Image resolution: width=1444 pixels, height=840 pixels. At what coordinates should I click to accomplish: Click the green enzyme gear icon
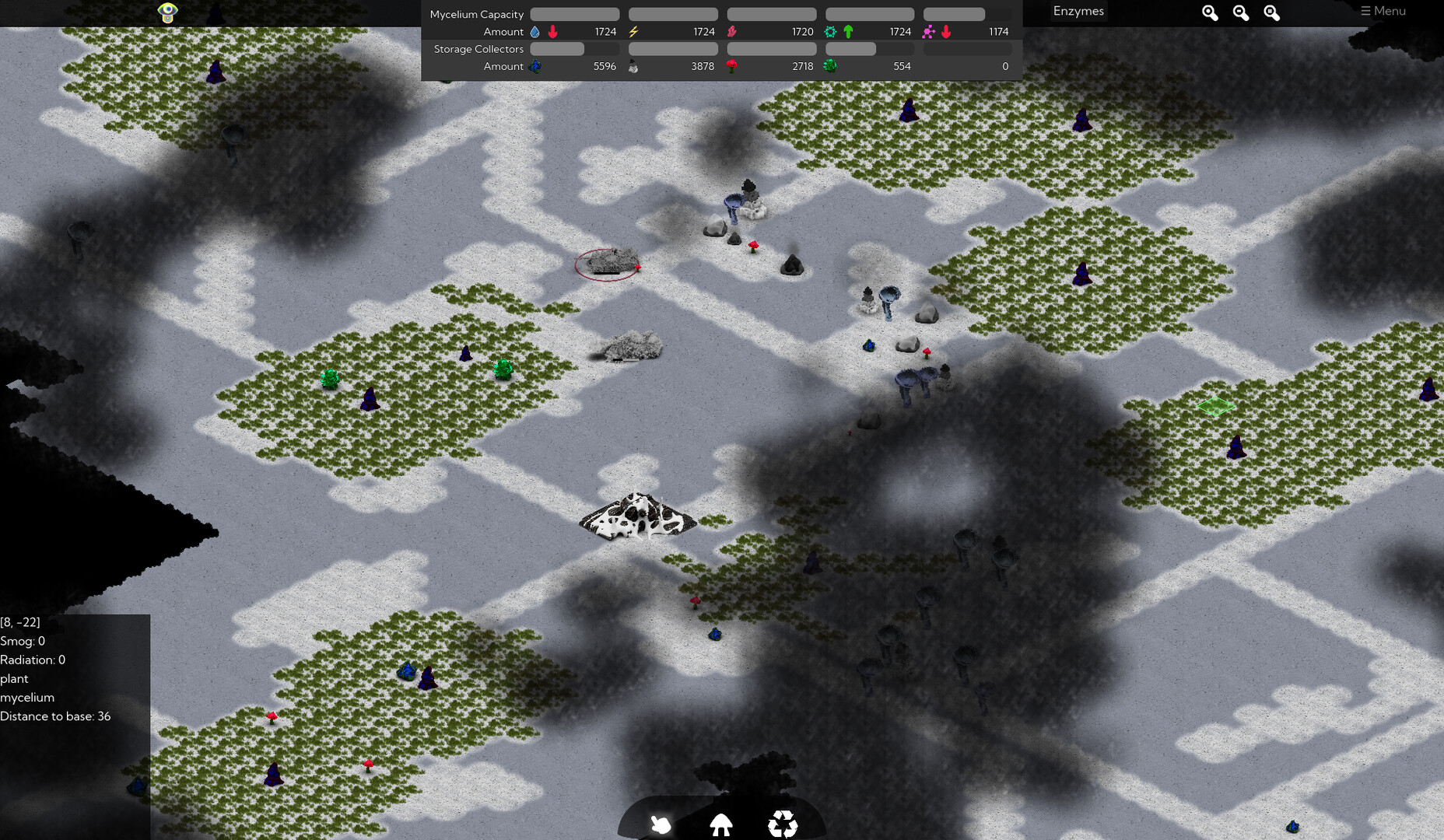(x=830, y=31)
